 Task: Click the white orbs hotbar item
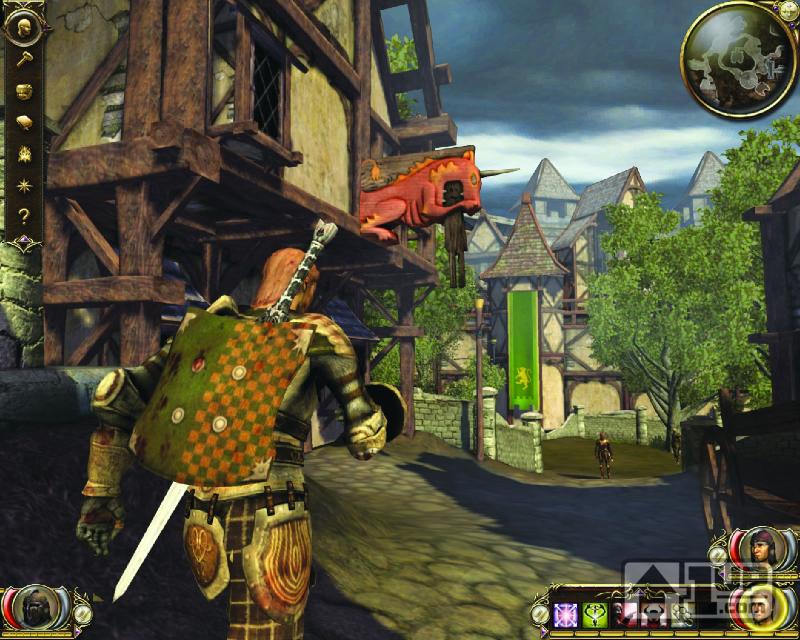(x=682, y=614)
